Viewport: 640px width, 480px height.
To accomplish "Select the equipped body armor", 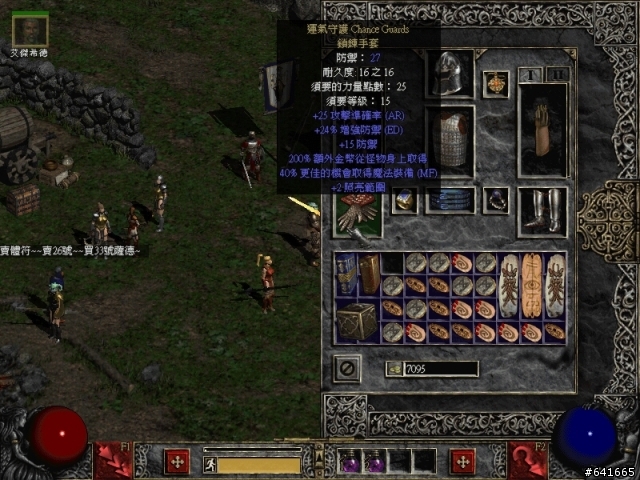I will point(449,137).
